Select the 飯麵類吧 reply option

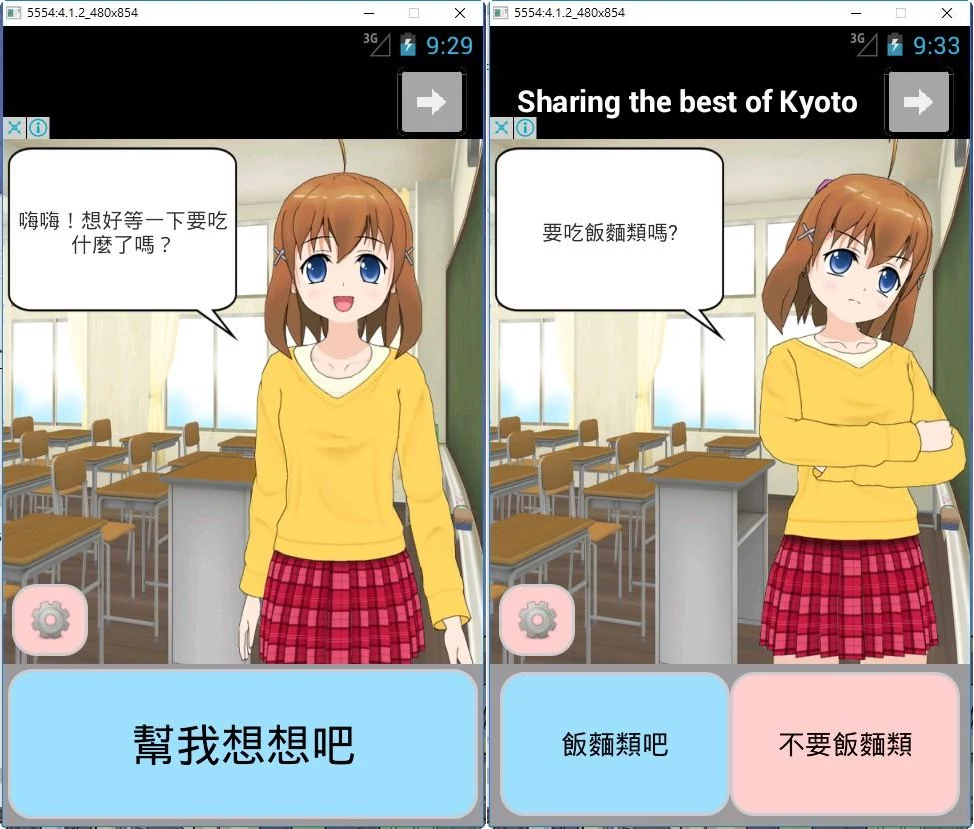[614, 744]
